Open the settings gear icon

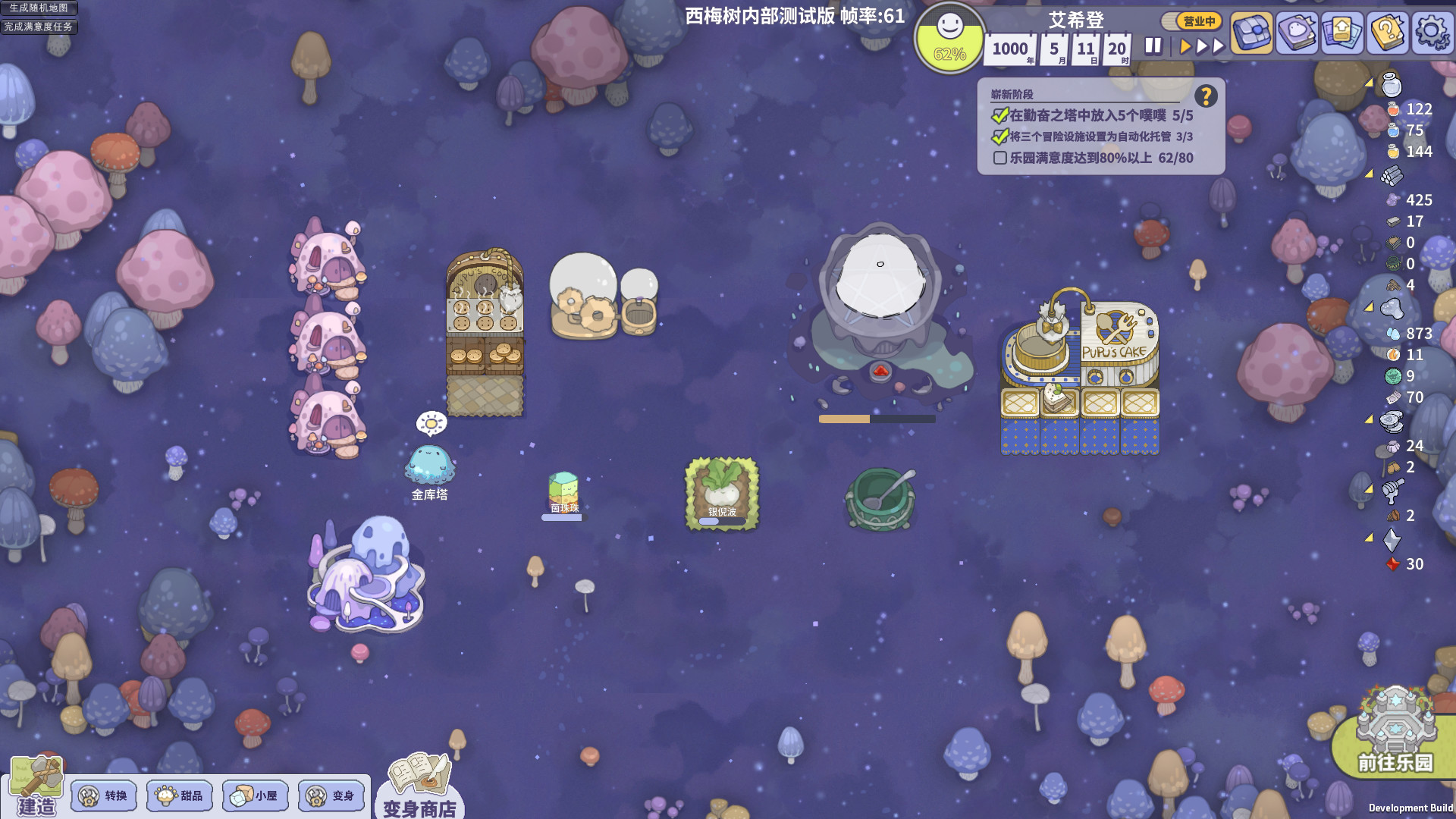(1432, 32)
